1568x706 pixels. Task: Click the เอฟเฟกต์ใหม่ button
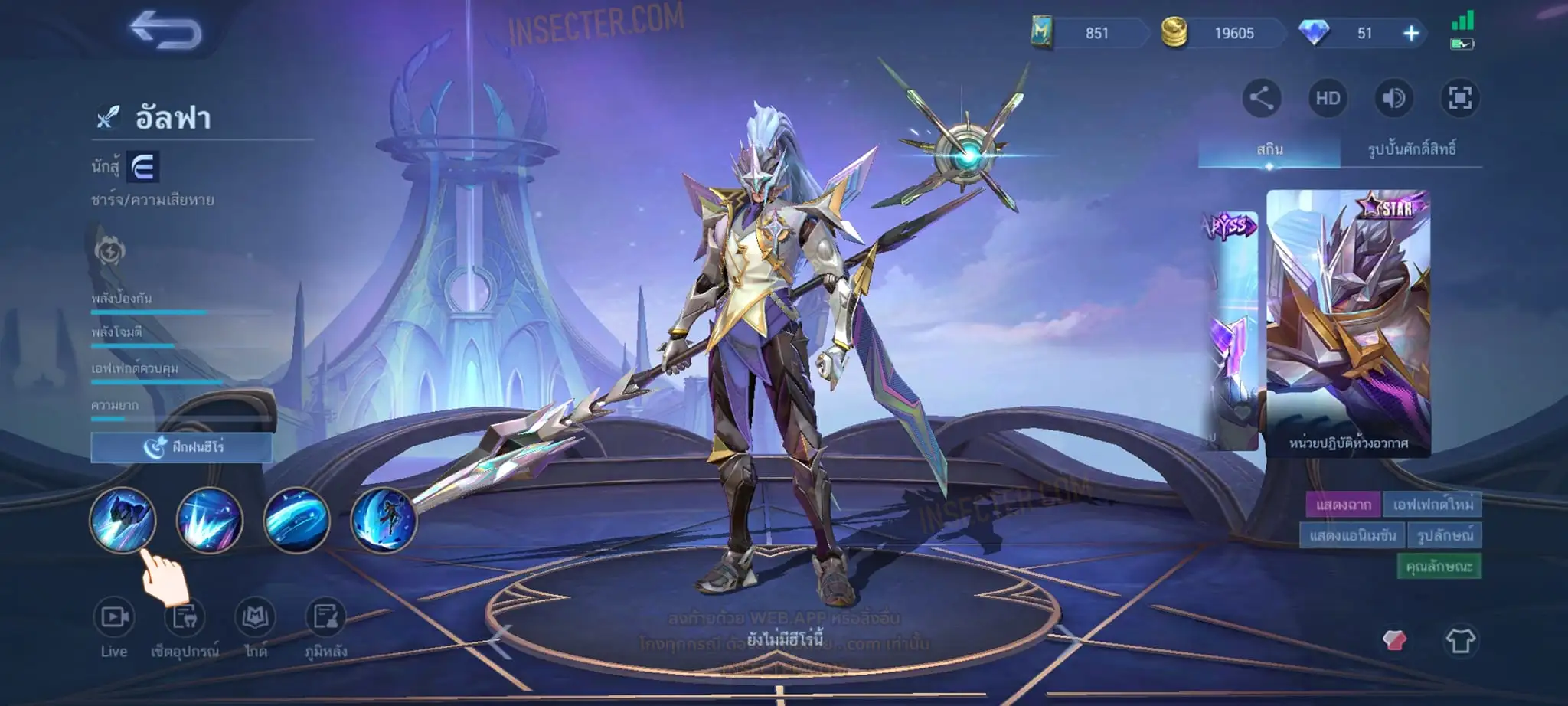point(1432,505)
